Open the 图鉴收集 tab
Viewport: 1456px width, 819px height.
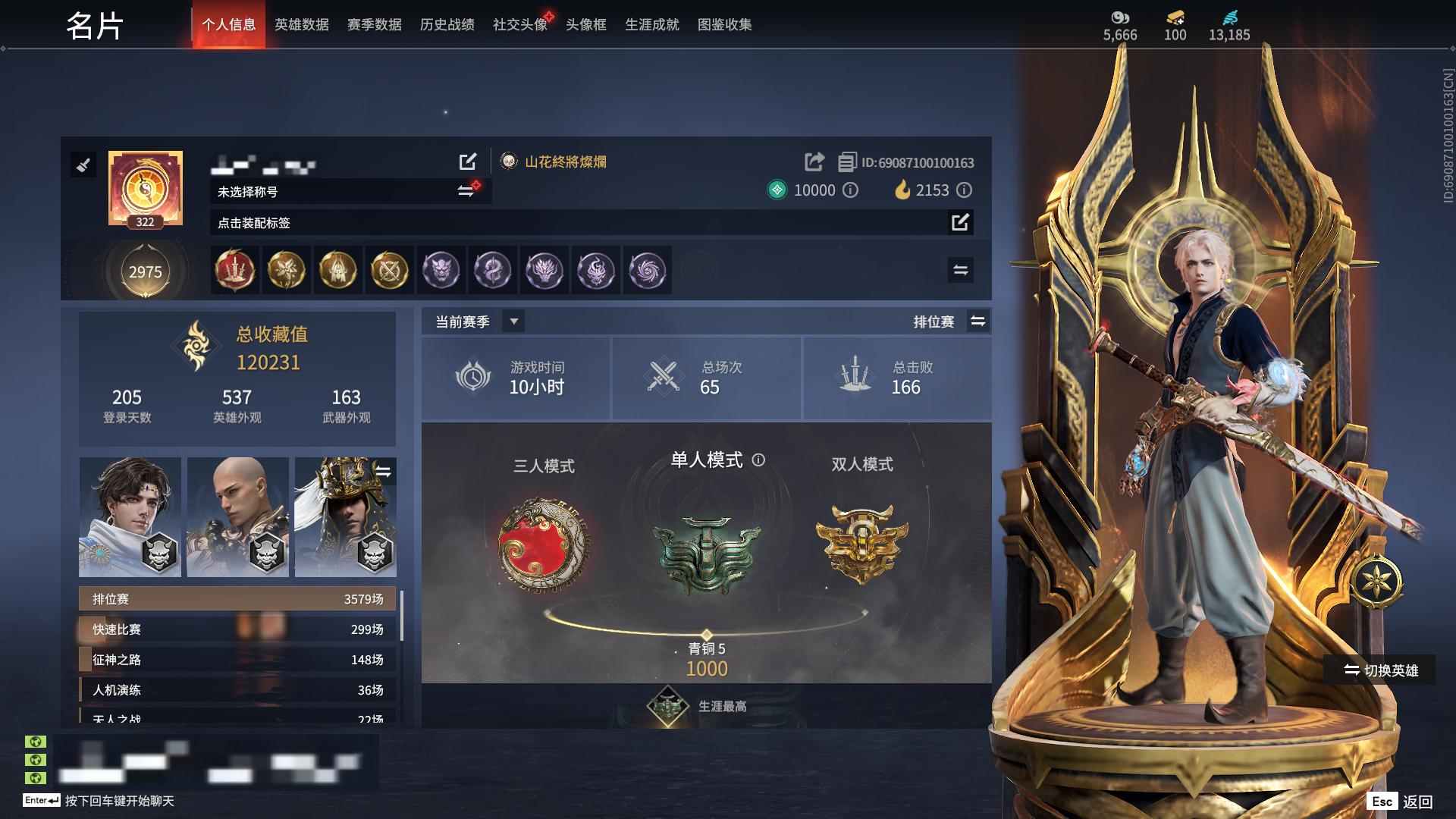coord(723,24)
